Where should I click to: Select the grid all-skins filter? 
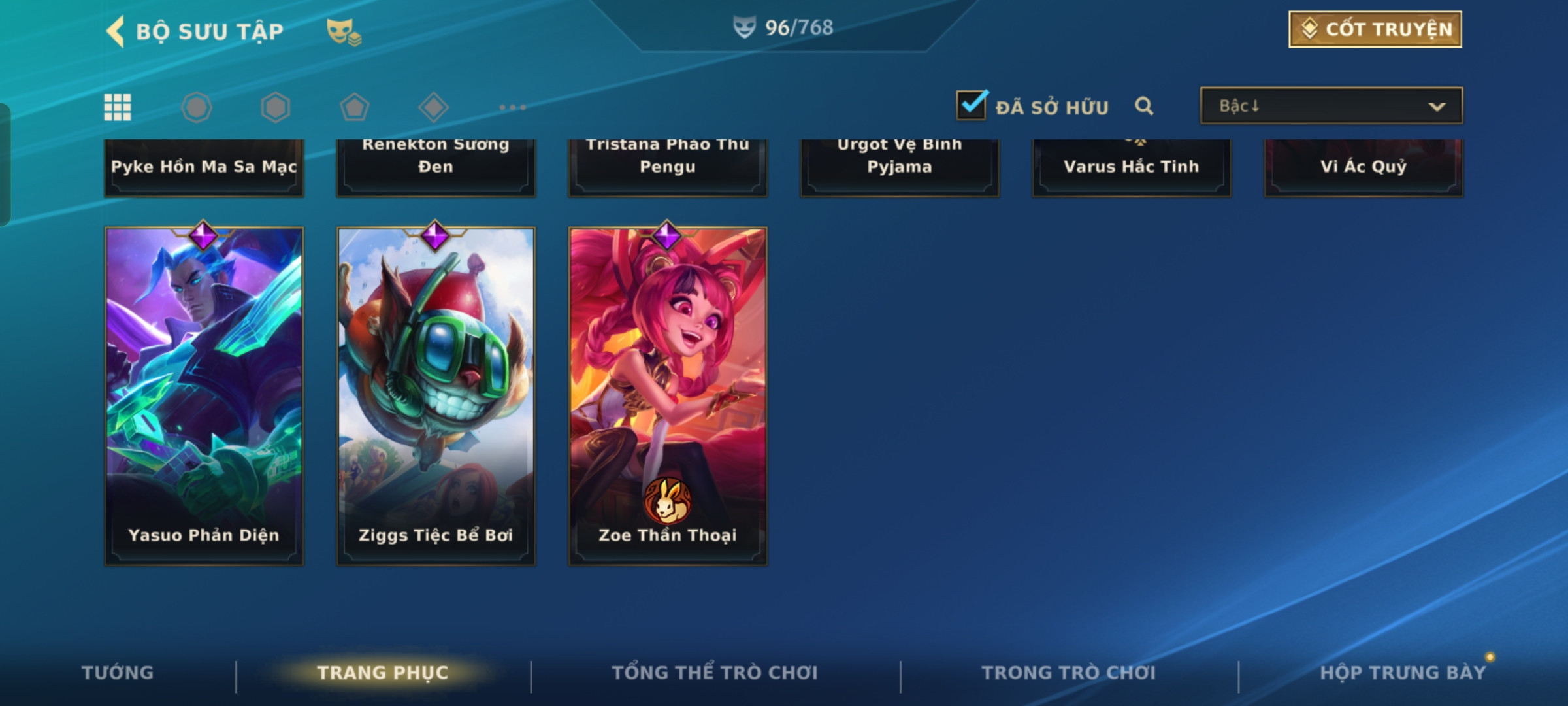coord(118,107)
